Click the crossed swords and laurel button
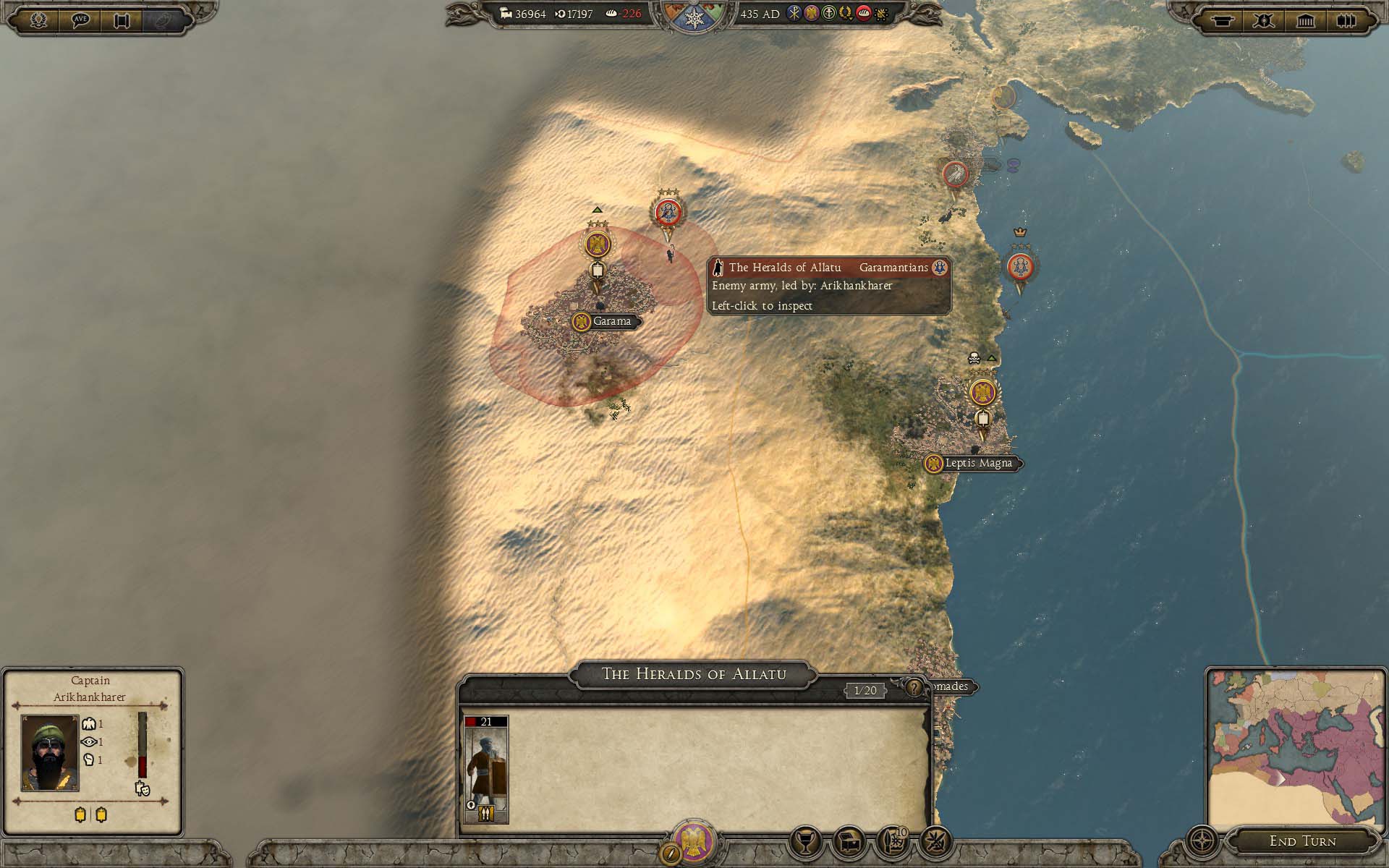This screenshot has width=1389, height=868. point(935,842)
